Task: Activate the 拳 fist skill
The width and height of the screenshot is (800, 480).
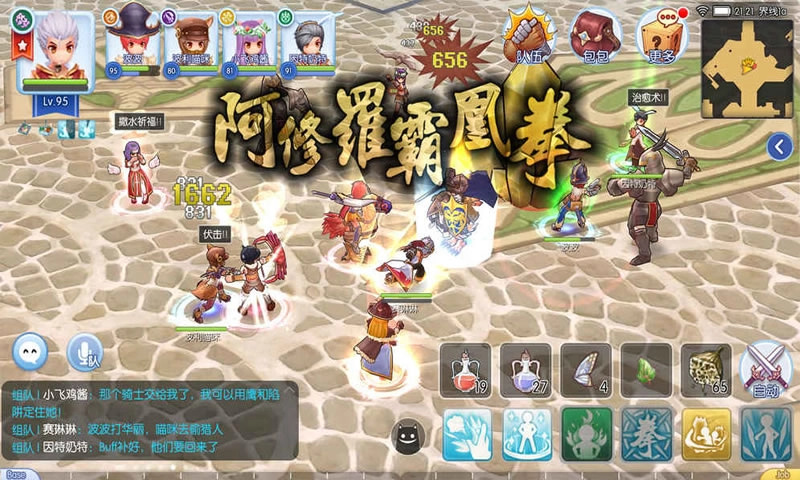Action: 646,434
